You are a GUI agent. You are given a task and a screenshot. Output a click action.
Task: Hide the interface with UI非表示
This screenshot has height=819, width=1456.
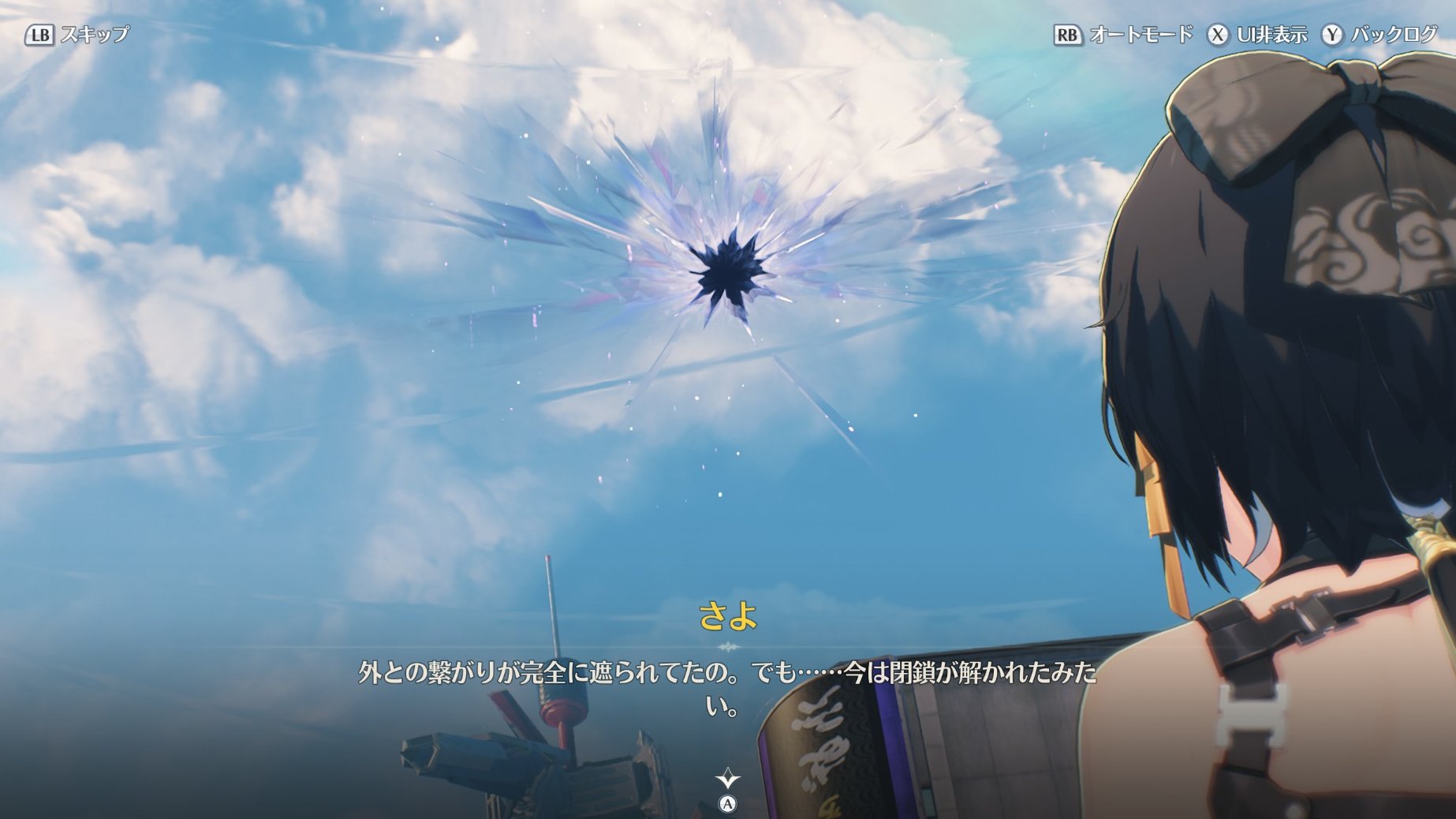pos(1257,35)
